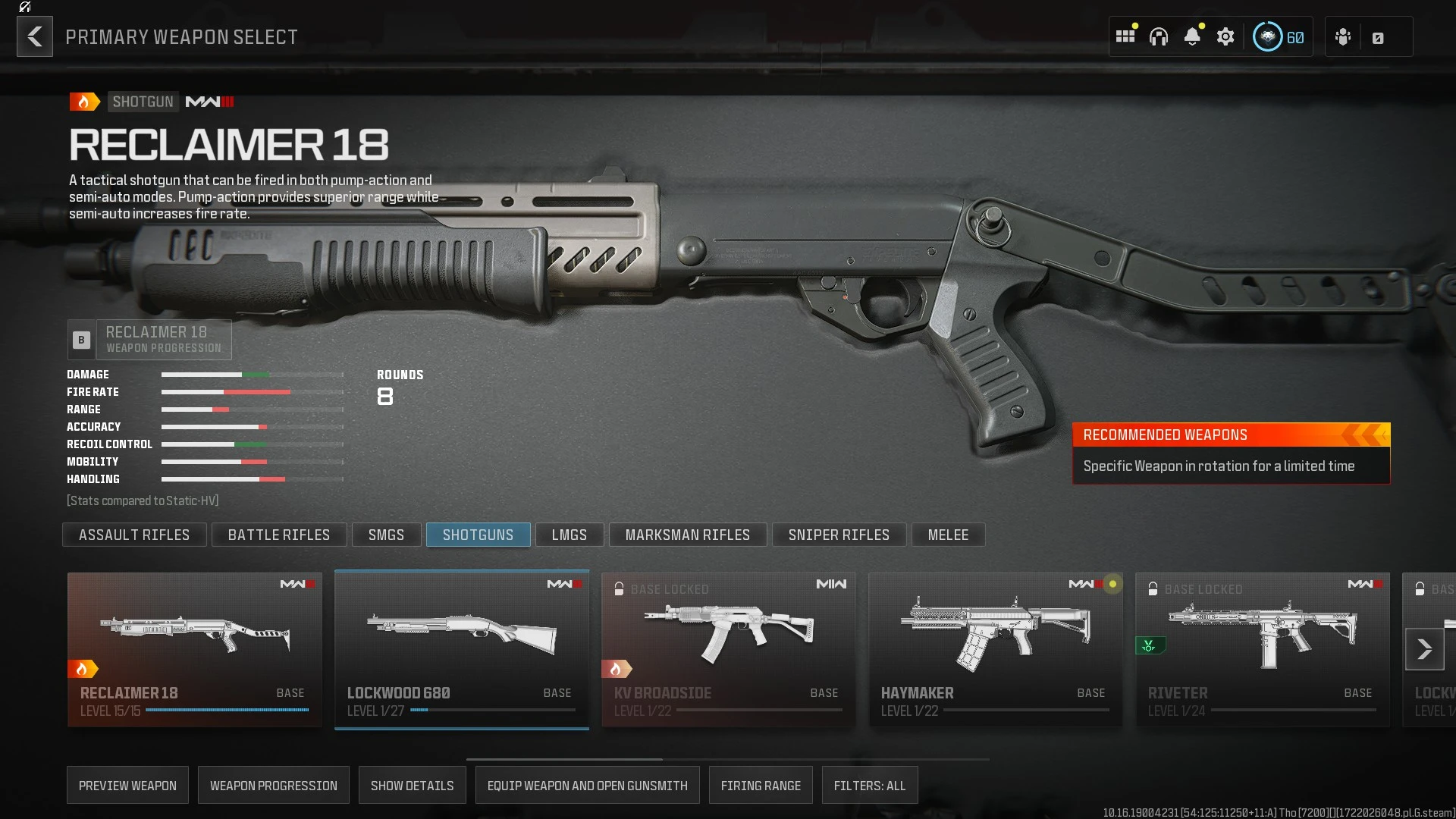The width and height of the screenshot is (1456, 819).
Task: Open the Settings gear icon
Action: [1226, 36]
